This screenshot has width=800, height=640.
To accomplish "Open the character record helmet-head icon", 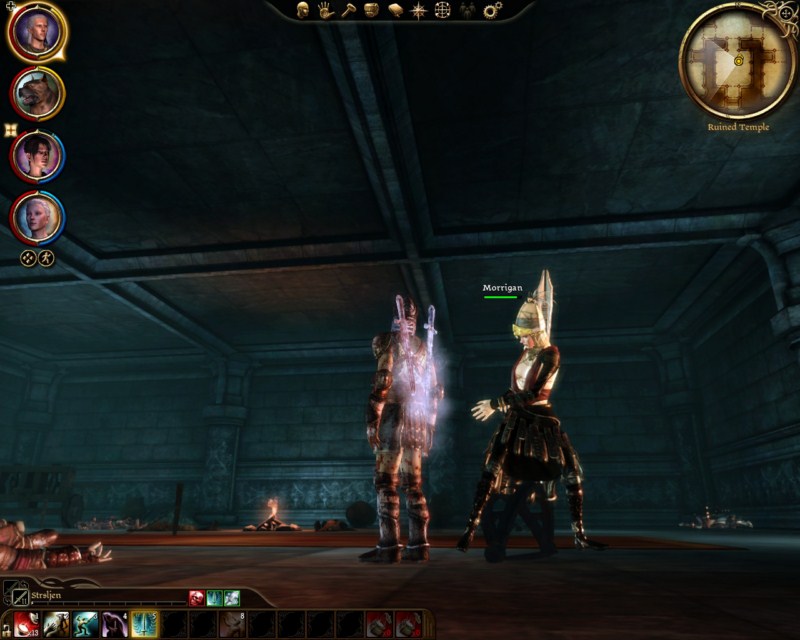I will pos(302,10).
